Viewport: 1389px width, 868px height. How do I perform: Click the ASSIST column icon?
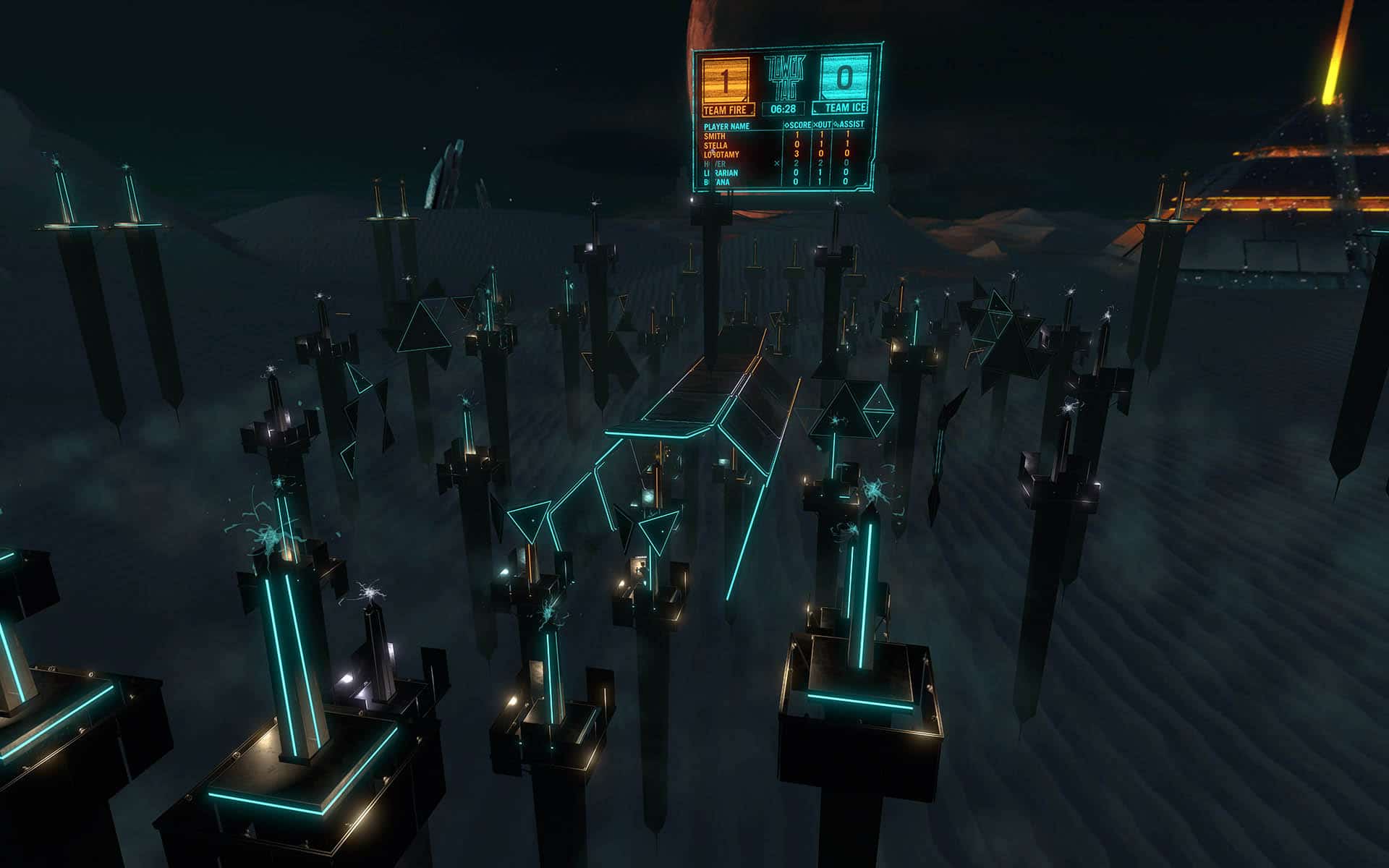click(x=836, y=125)
